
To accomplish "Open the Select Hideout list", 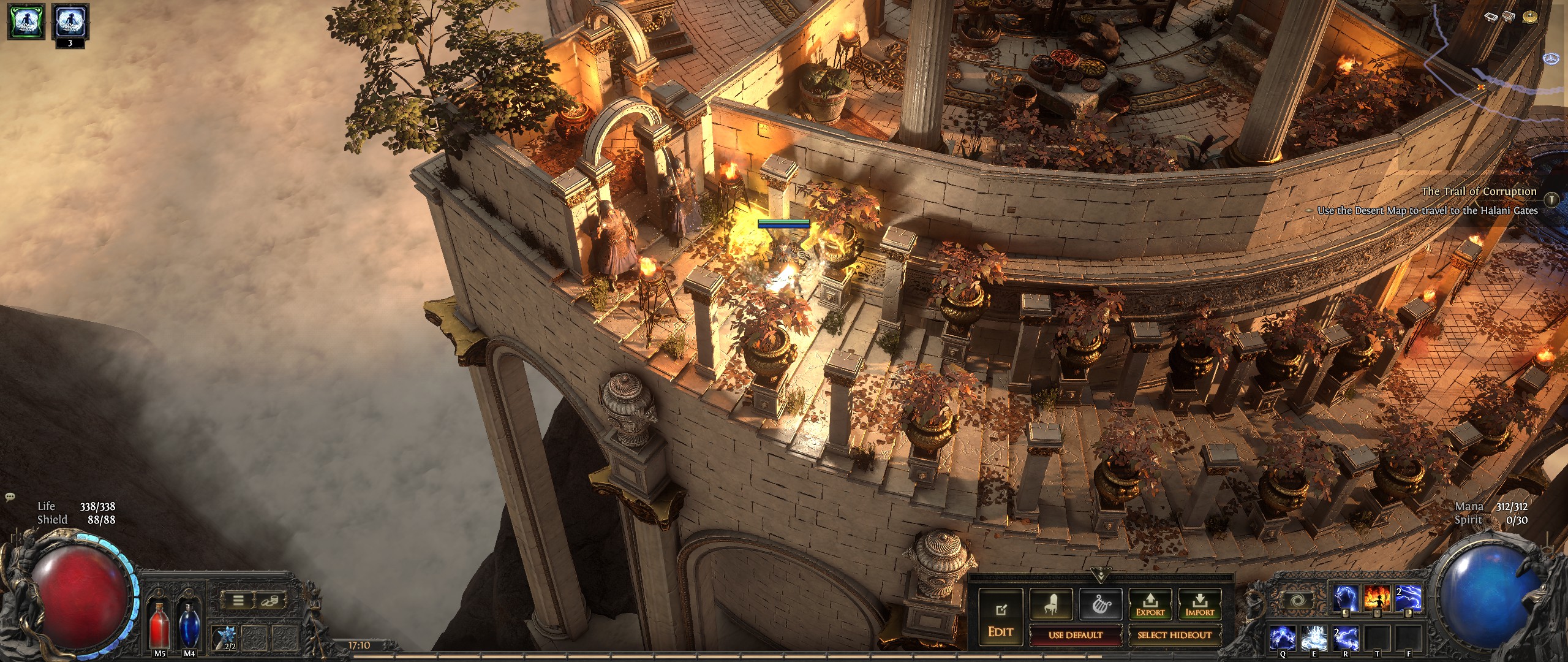I will pos(1174,635).
